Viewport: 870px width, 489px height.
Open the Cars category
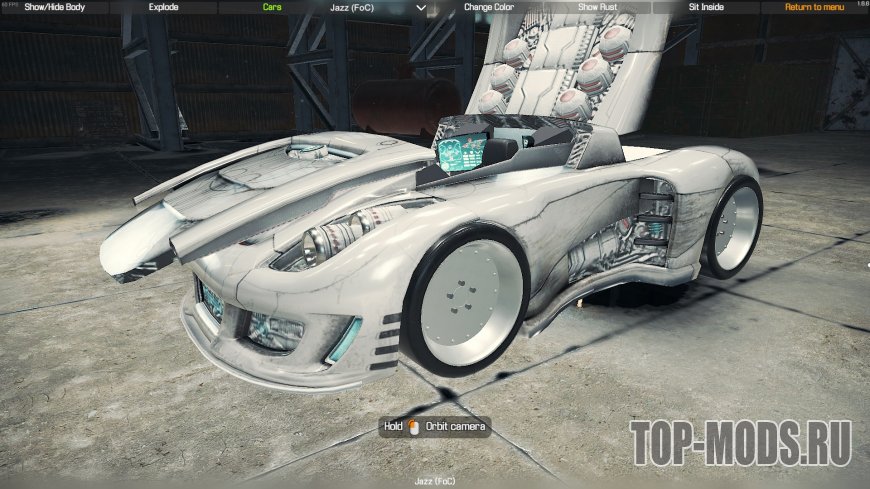271,7
